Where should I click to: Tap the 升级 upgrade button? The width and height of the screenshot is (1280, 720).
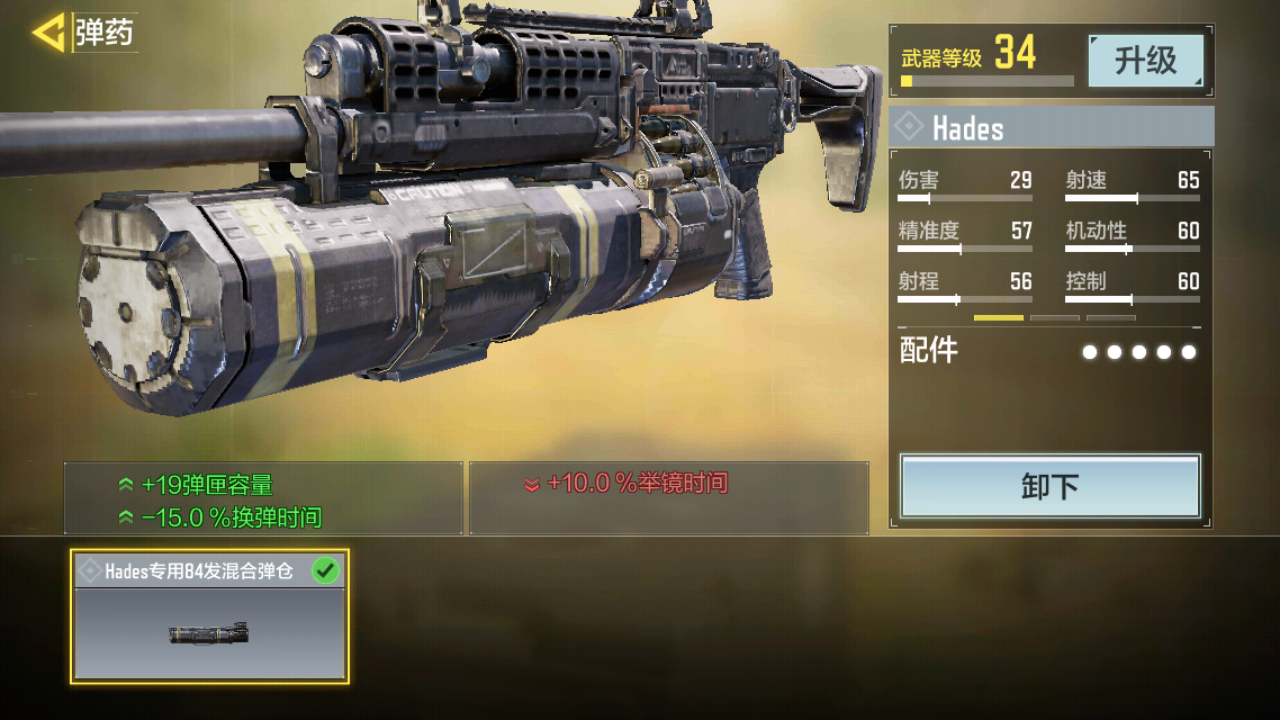click(x=1145, y=61)
